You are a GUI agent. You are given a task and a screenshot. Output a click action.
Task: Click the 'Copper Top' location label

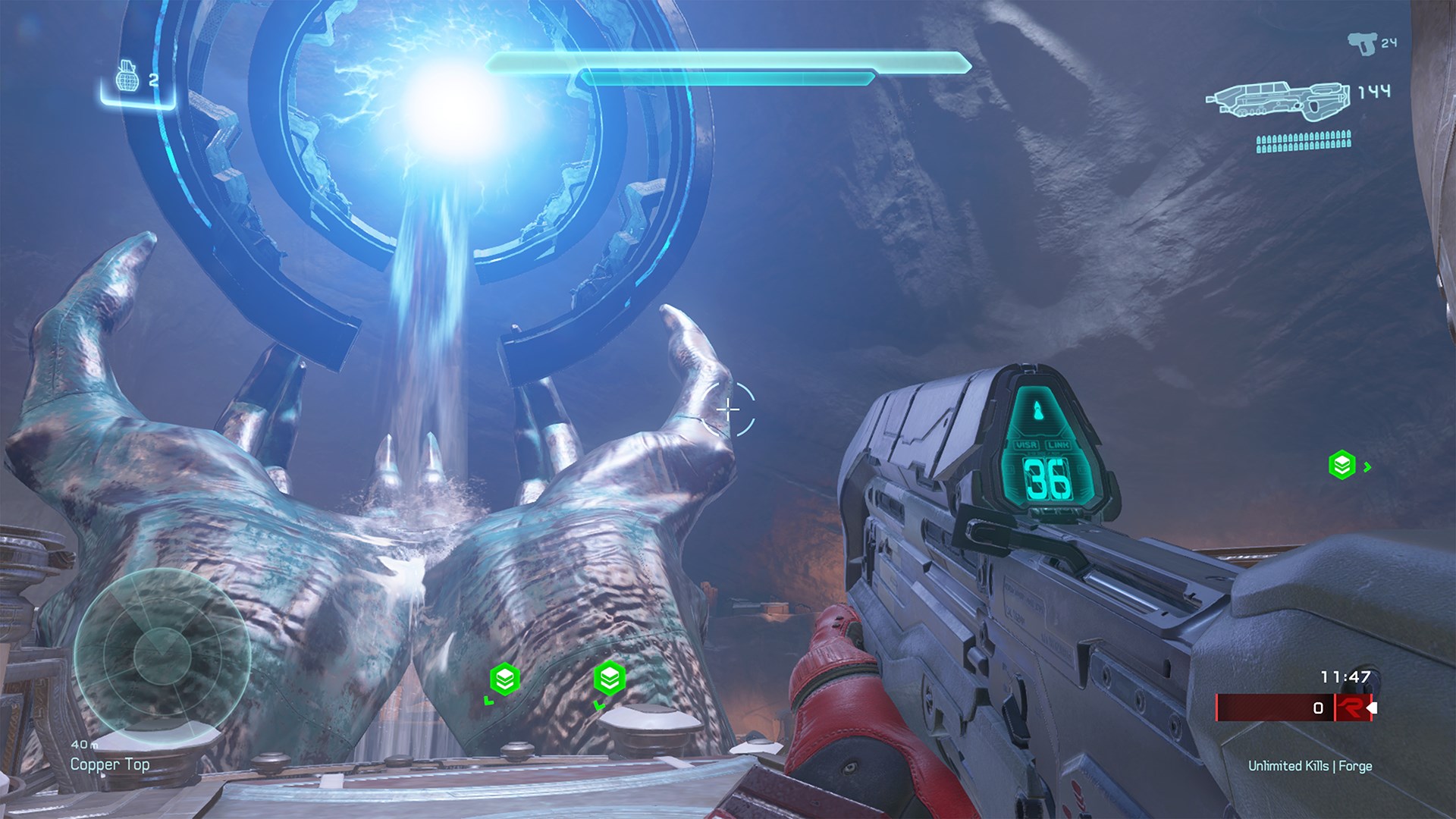coord(111,765)
